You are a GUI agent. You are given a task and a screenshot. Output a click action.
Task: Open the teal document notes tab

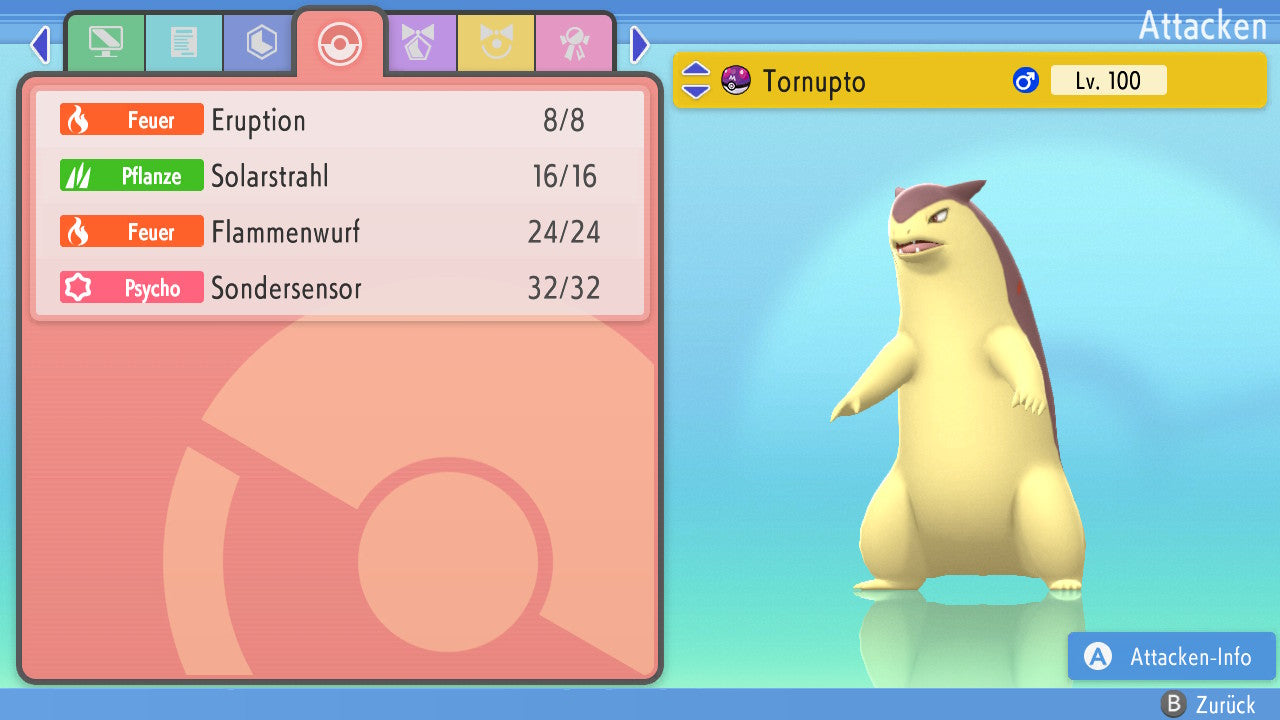tap(183, 43)
